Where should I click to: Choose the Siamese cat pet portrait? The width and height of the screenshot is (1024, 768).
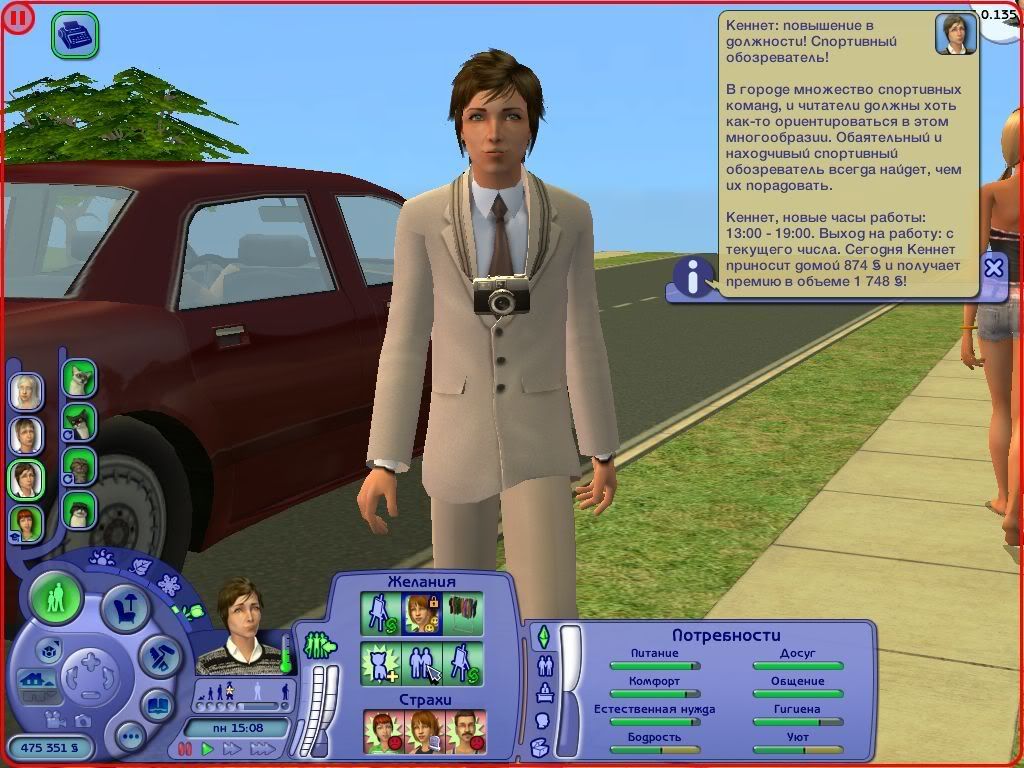(79, 380)
